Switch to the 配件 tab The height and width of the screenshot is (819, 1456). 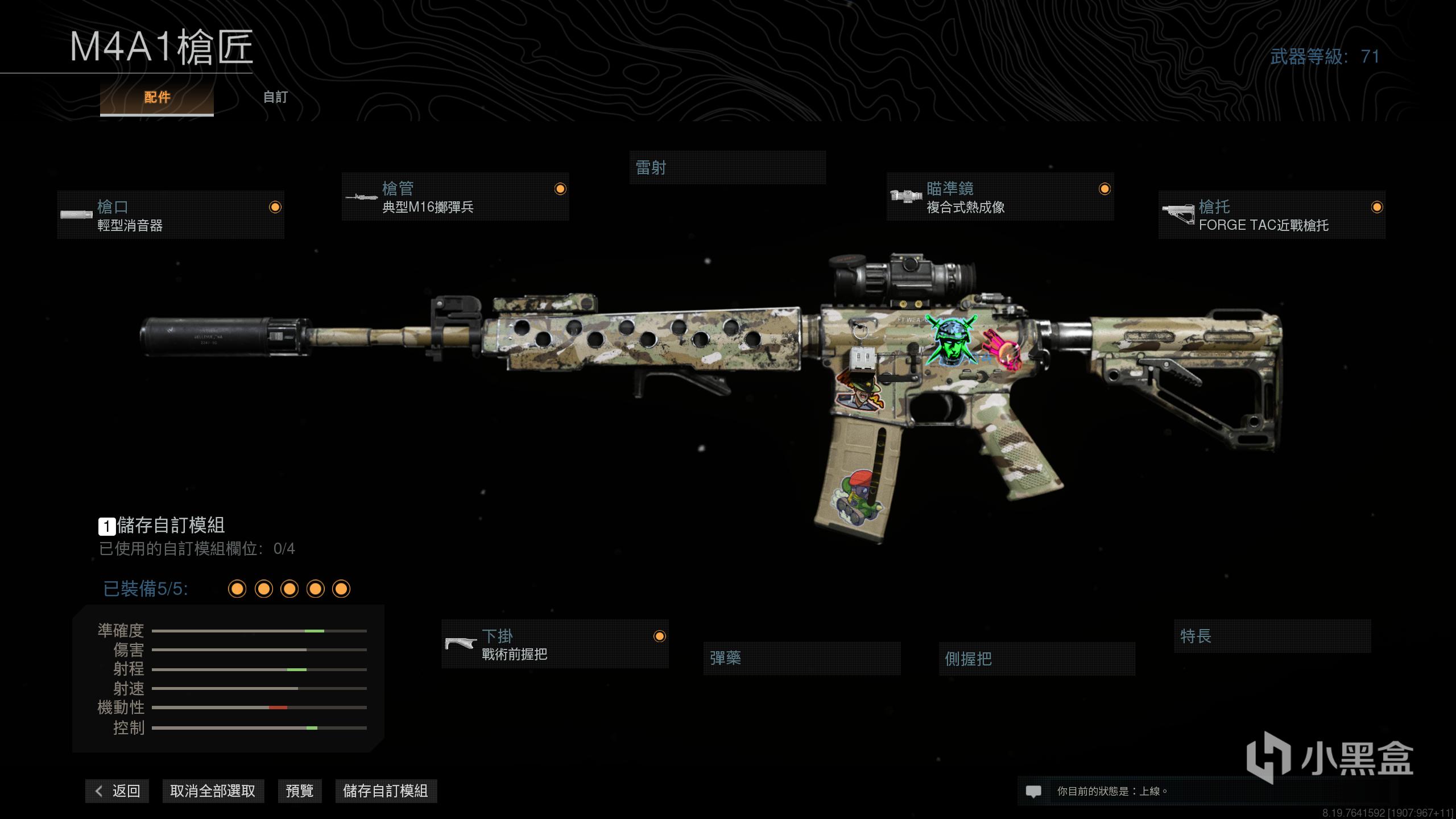157,97
